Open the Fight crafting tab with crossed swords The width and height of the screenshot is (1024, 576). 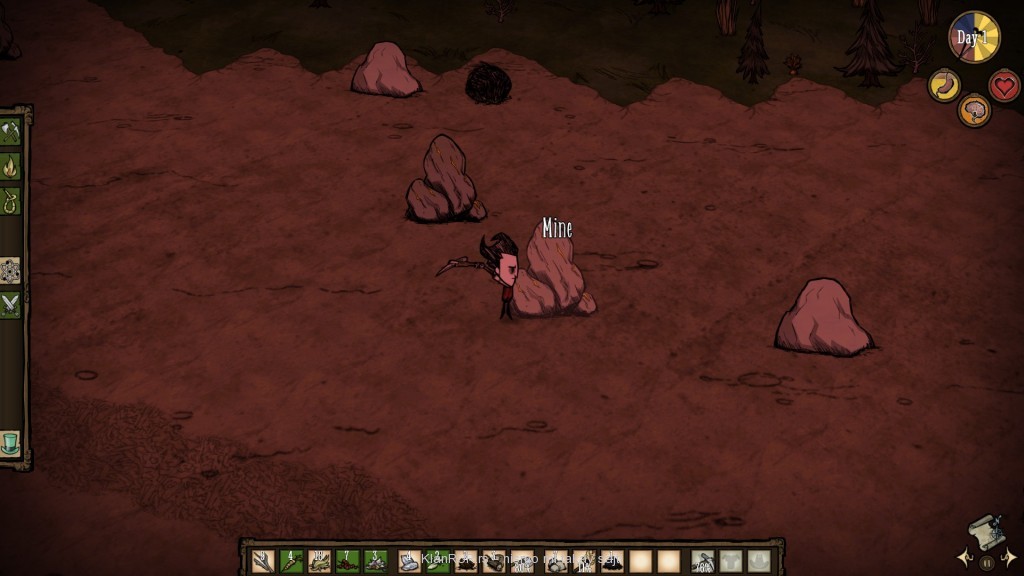tap(11, 305)
